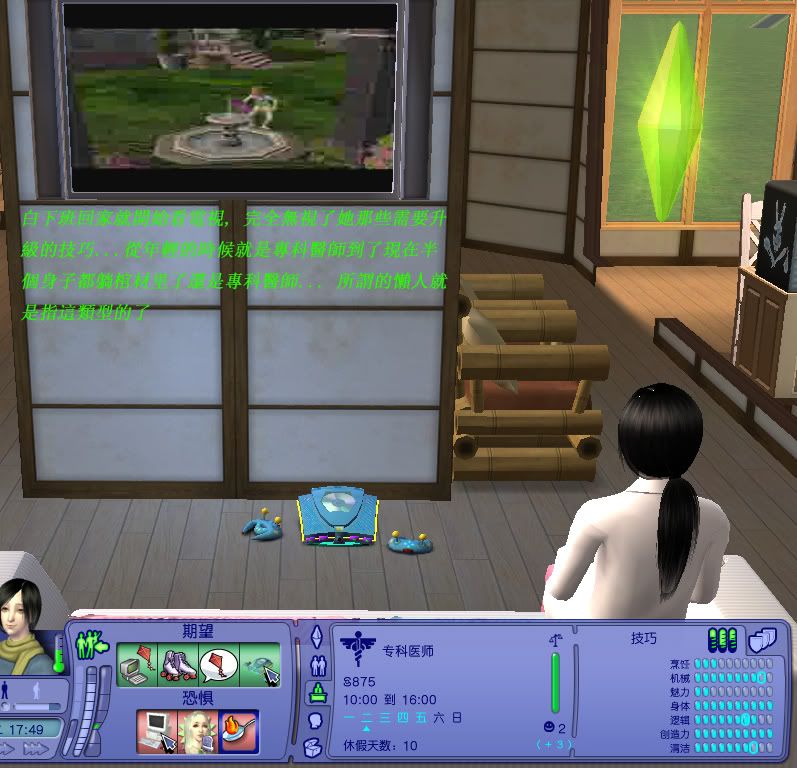Open the plumbob diamond panel tab

[x=316, y=637]
